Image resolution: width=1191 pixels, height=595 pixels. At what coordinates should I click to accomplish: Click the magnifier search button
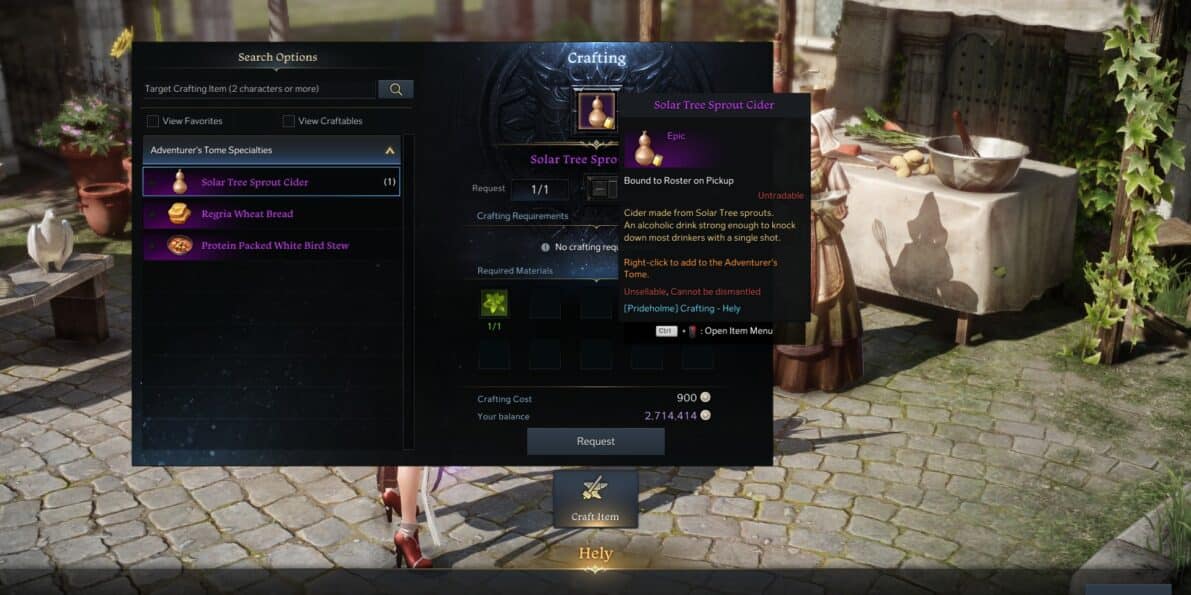(396, 89)
